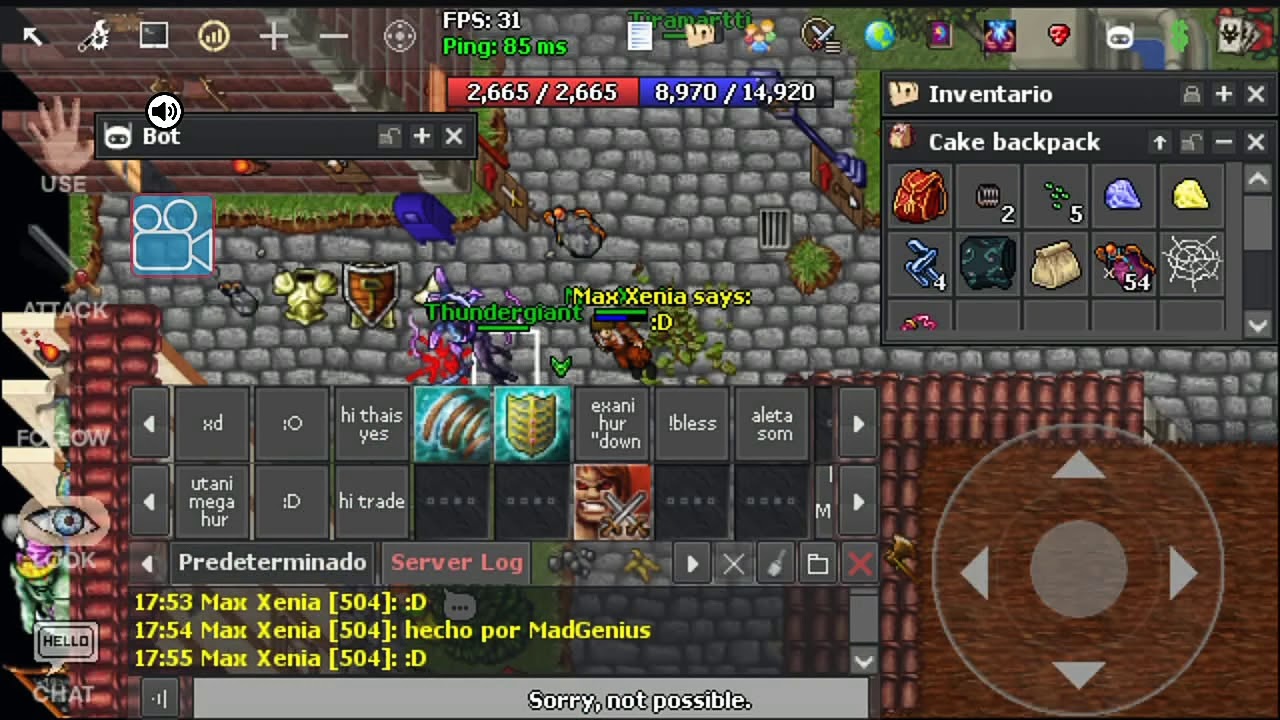The width and height of the screenshot is (1280, 720).
Task: Switch to the Predeterminado chat tab
Action: pos(272,563)
